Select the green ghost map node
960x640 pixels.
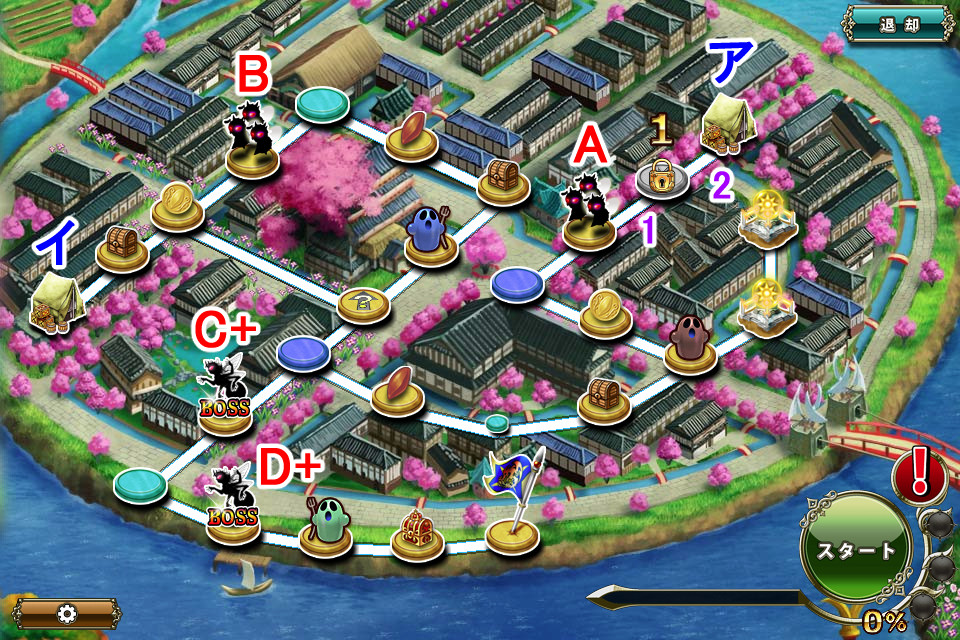(x=325, y=523)
